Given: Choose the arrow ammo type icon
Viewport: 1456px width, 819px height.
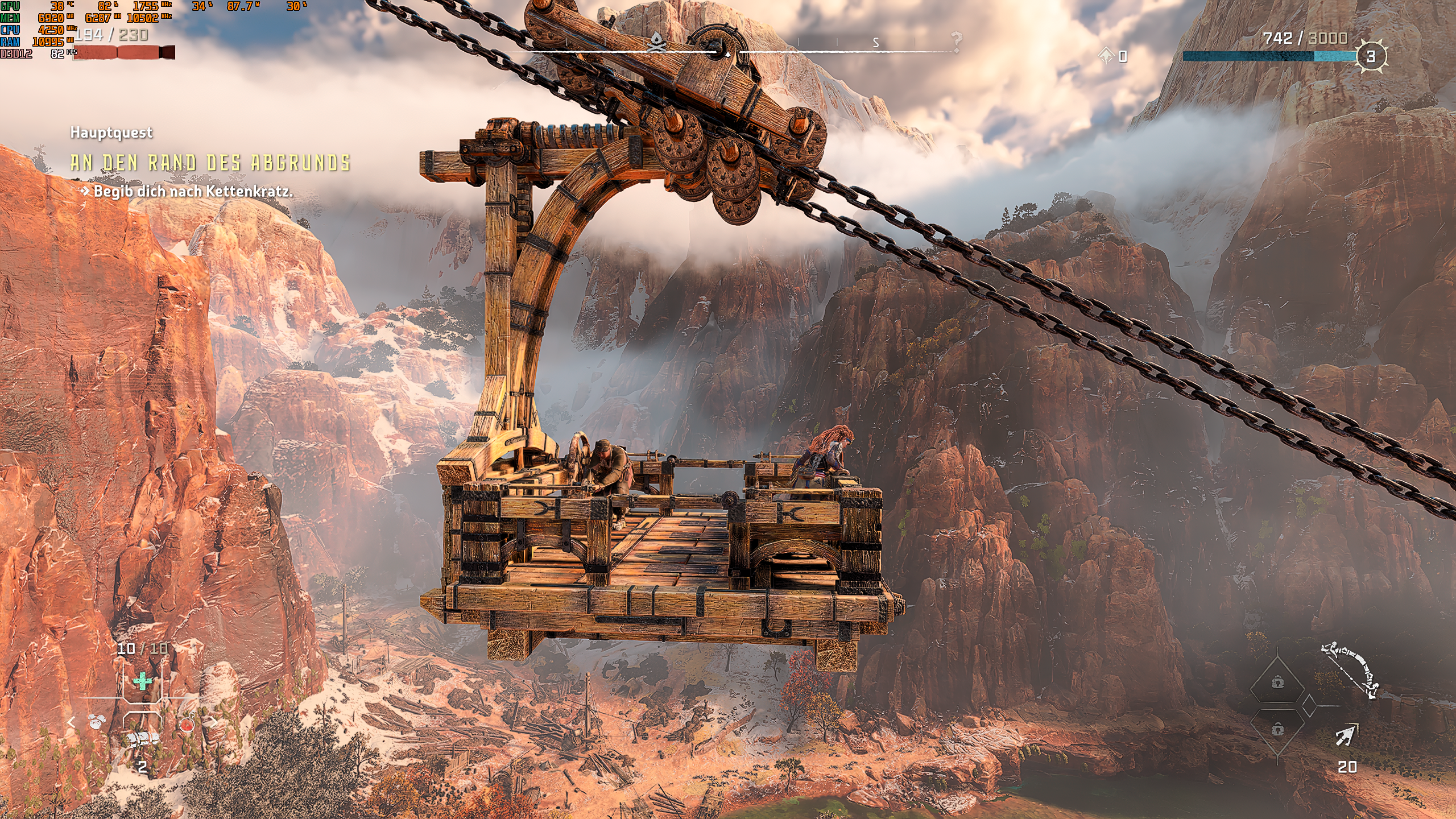Looking at the screenshot, I should [x=1346, y=736].
